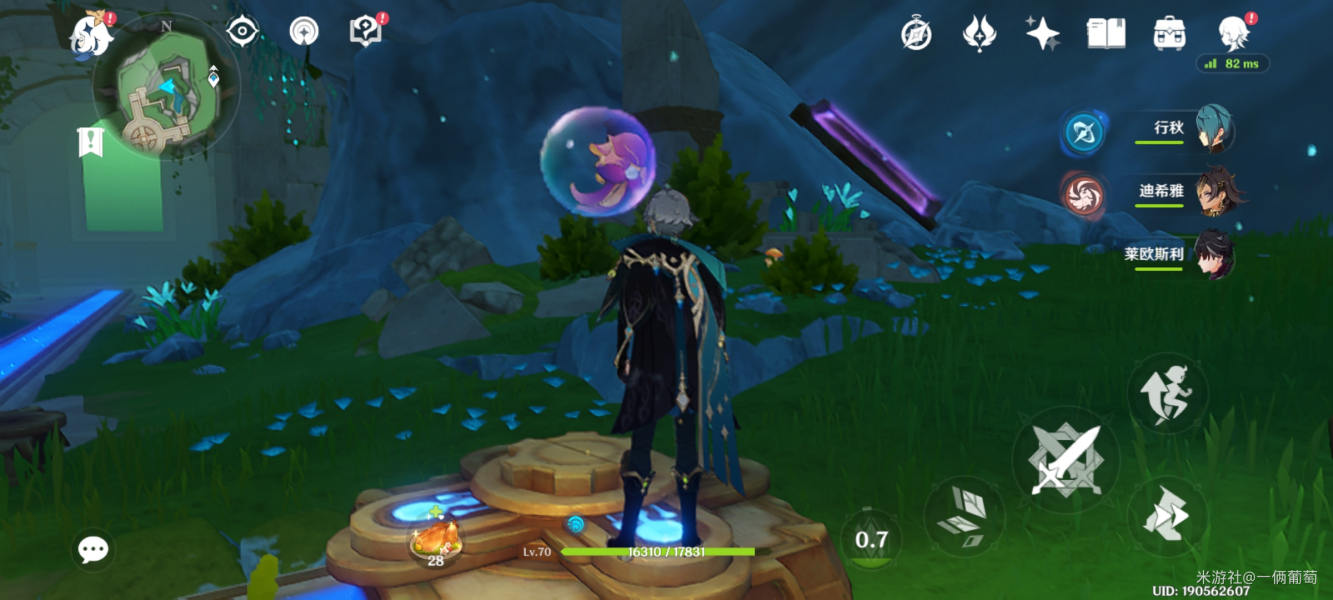Open the sparkle star Wish icon
Screen dimensions: 1333x600
(x=1042, y=34)
